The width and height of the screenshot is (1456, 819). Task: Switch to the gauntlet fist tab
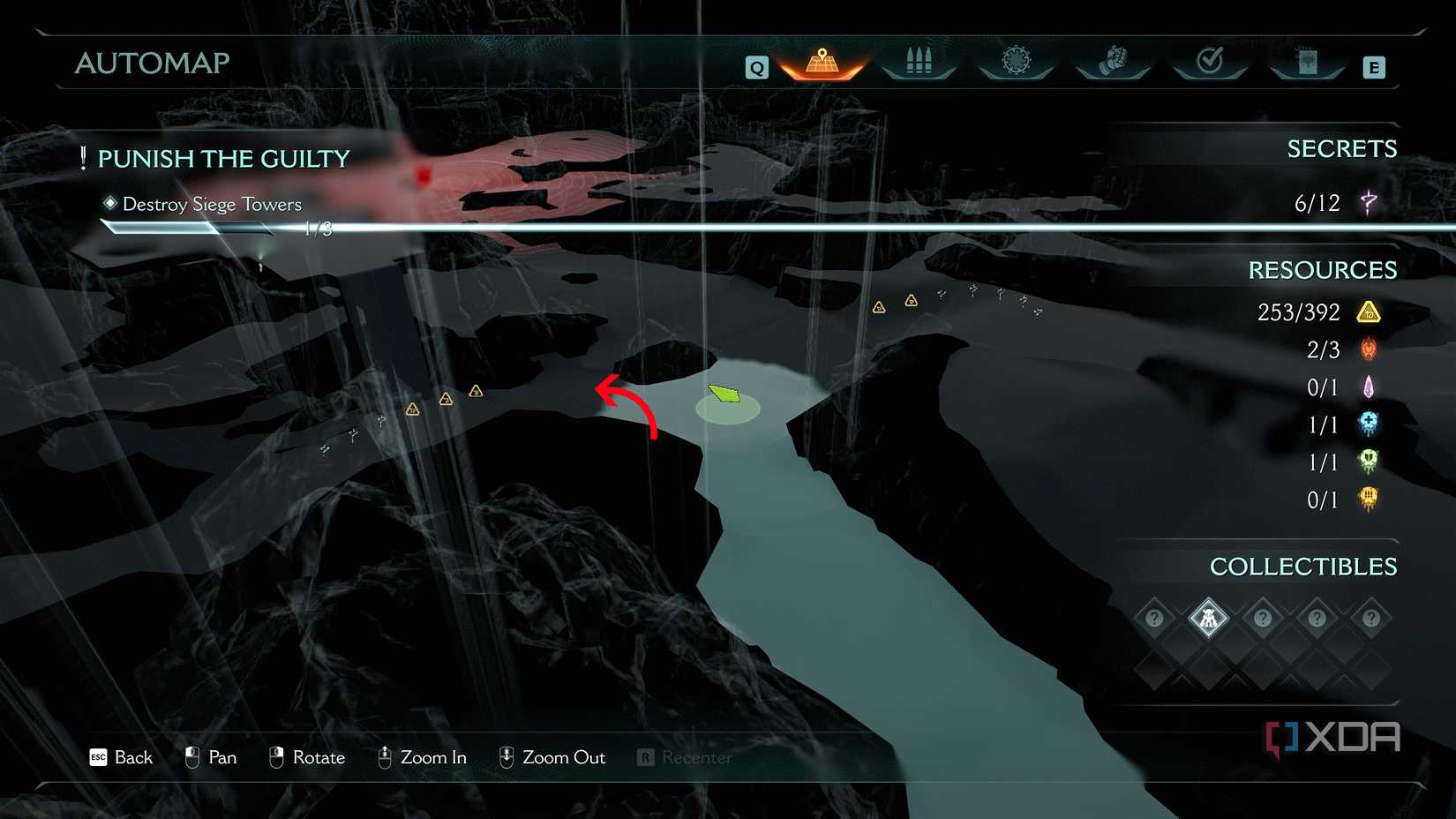(x=1113, y=61)
